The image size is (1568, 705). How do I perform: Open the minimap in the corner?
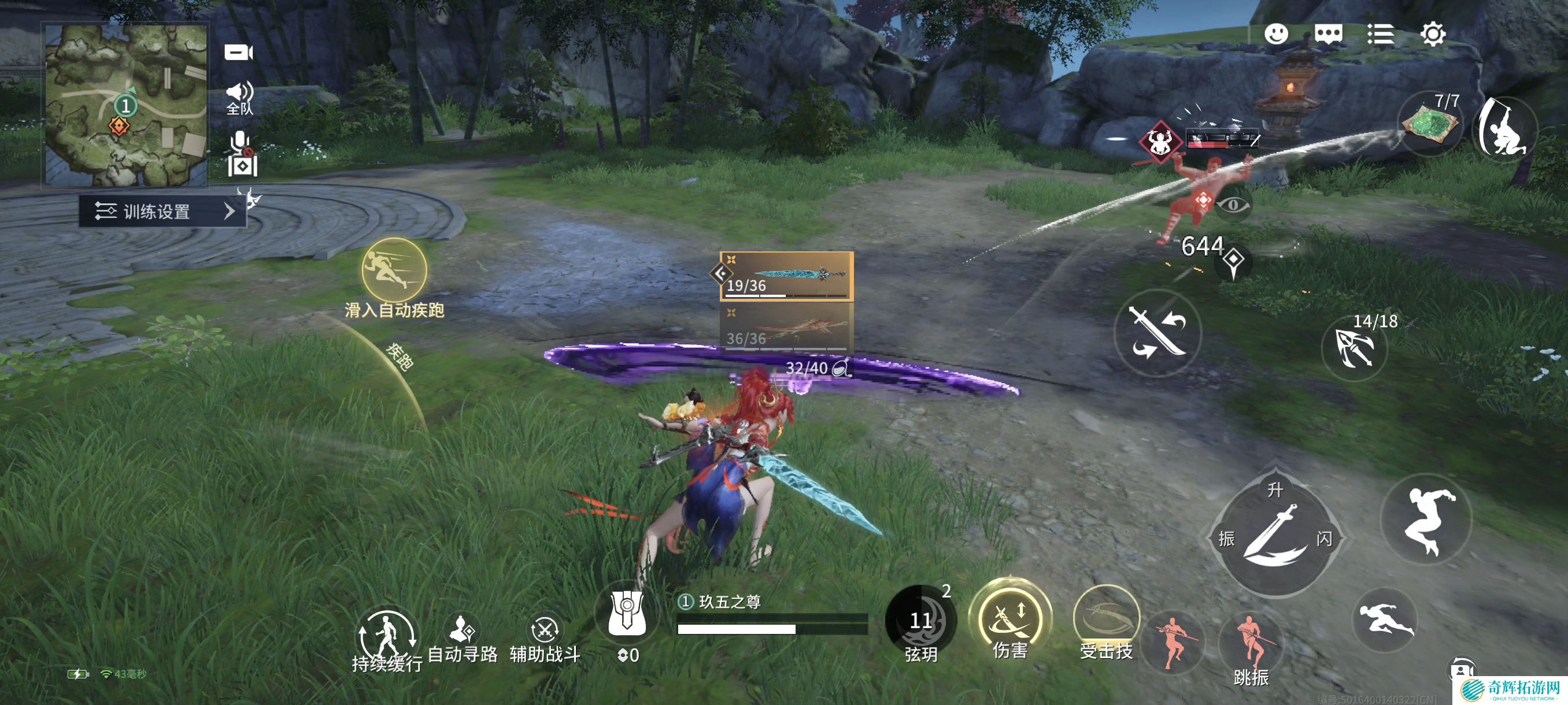pos(126,105)
